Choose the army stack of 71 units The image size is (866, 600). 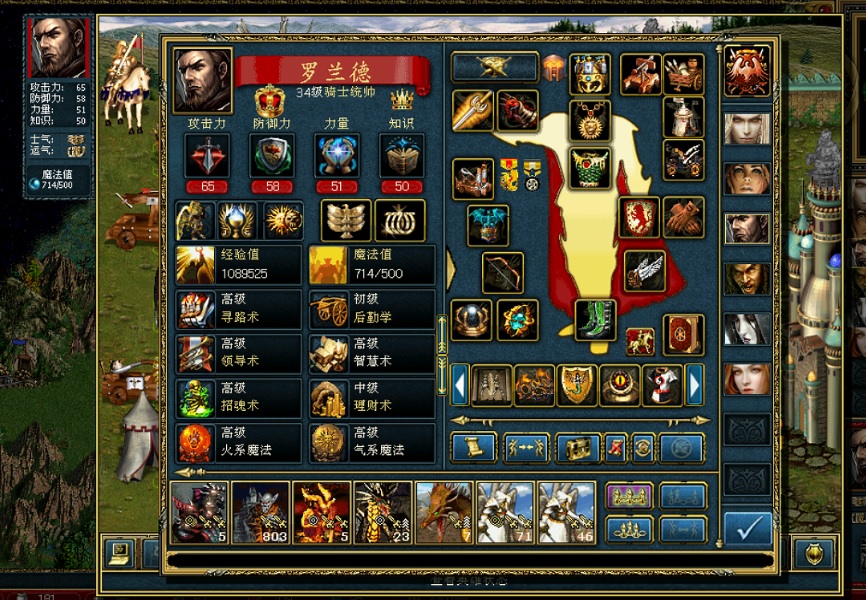[506, 513]
